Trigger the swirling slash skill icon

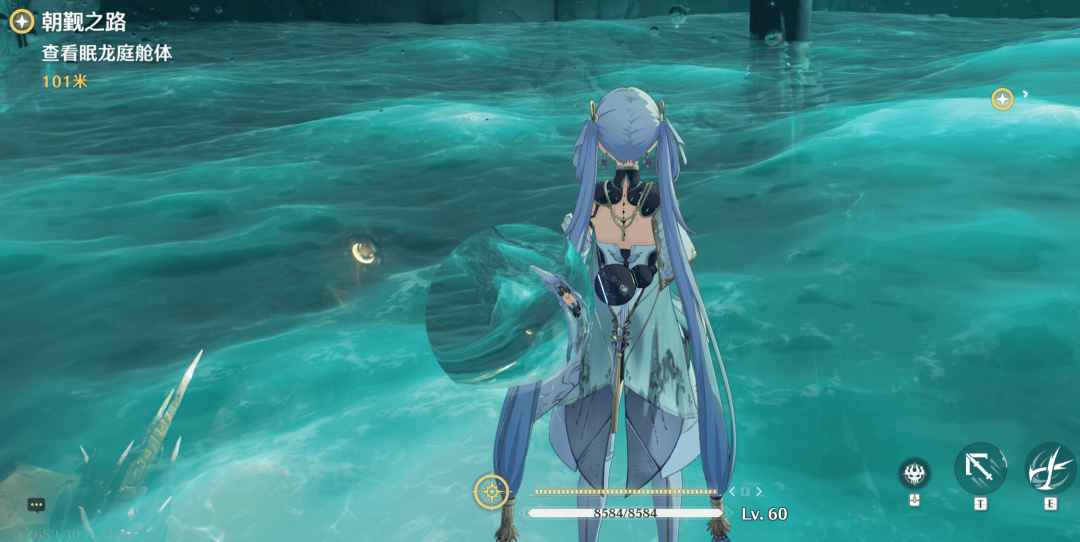tap(1050, 468)
